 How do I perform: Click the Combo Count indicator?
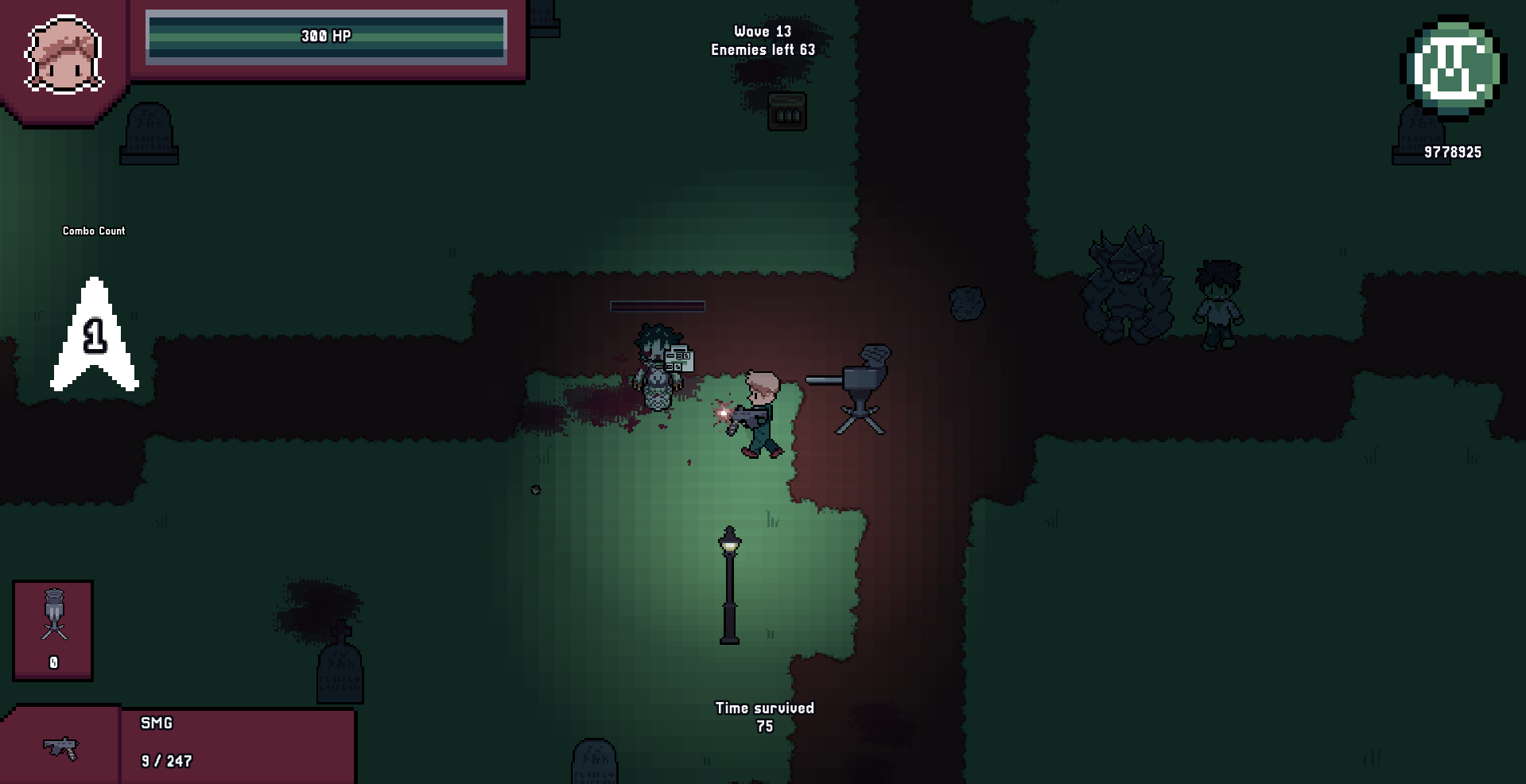coord(93,231)
